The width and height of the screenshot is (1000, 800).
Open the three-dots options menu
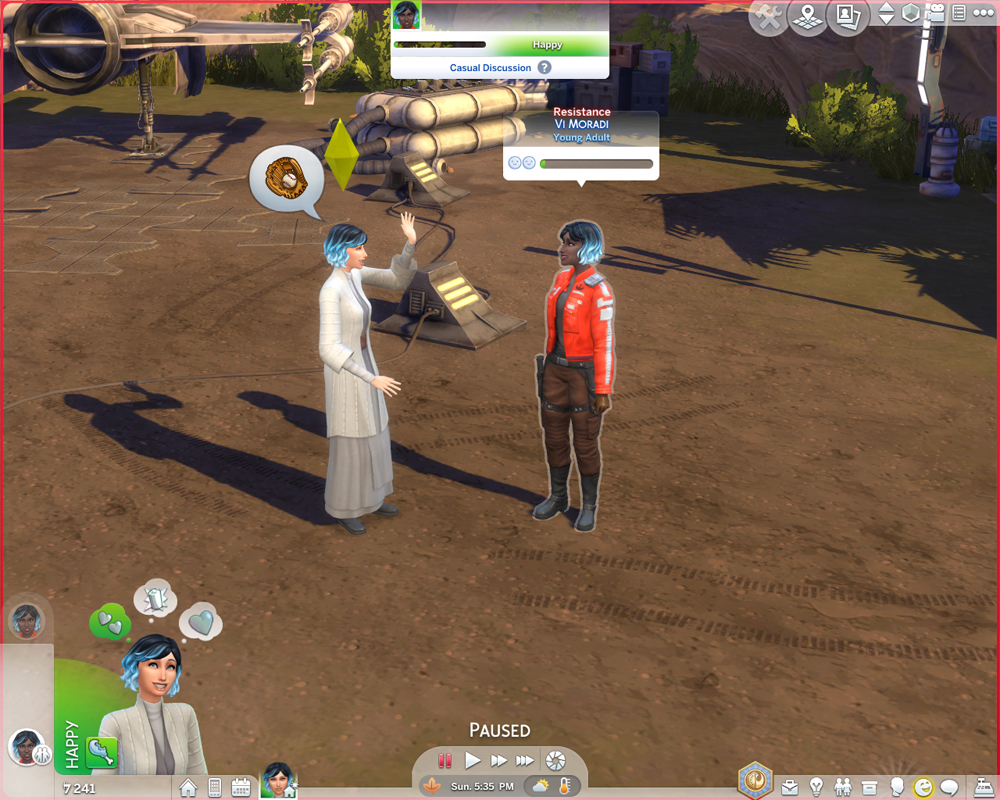[982, 14]
